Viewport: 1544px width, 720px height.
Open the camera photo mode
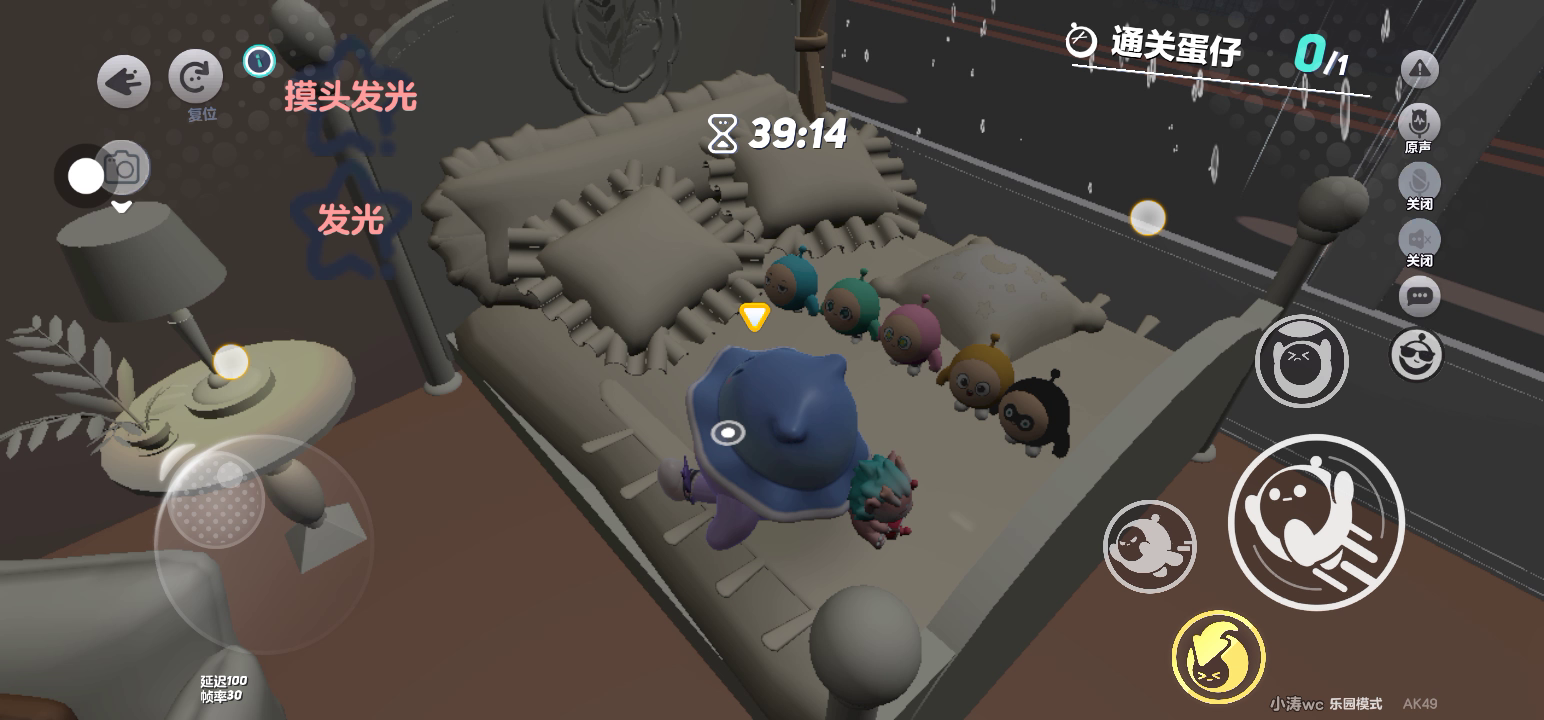point(123,168)
